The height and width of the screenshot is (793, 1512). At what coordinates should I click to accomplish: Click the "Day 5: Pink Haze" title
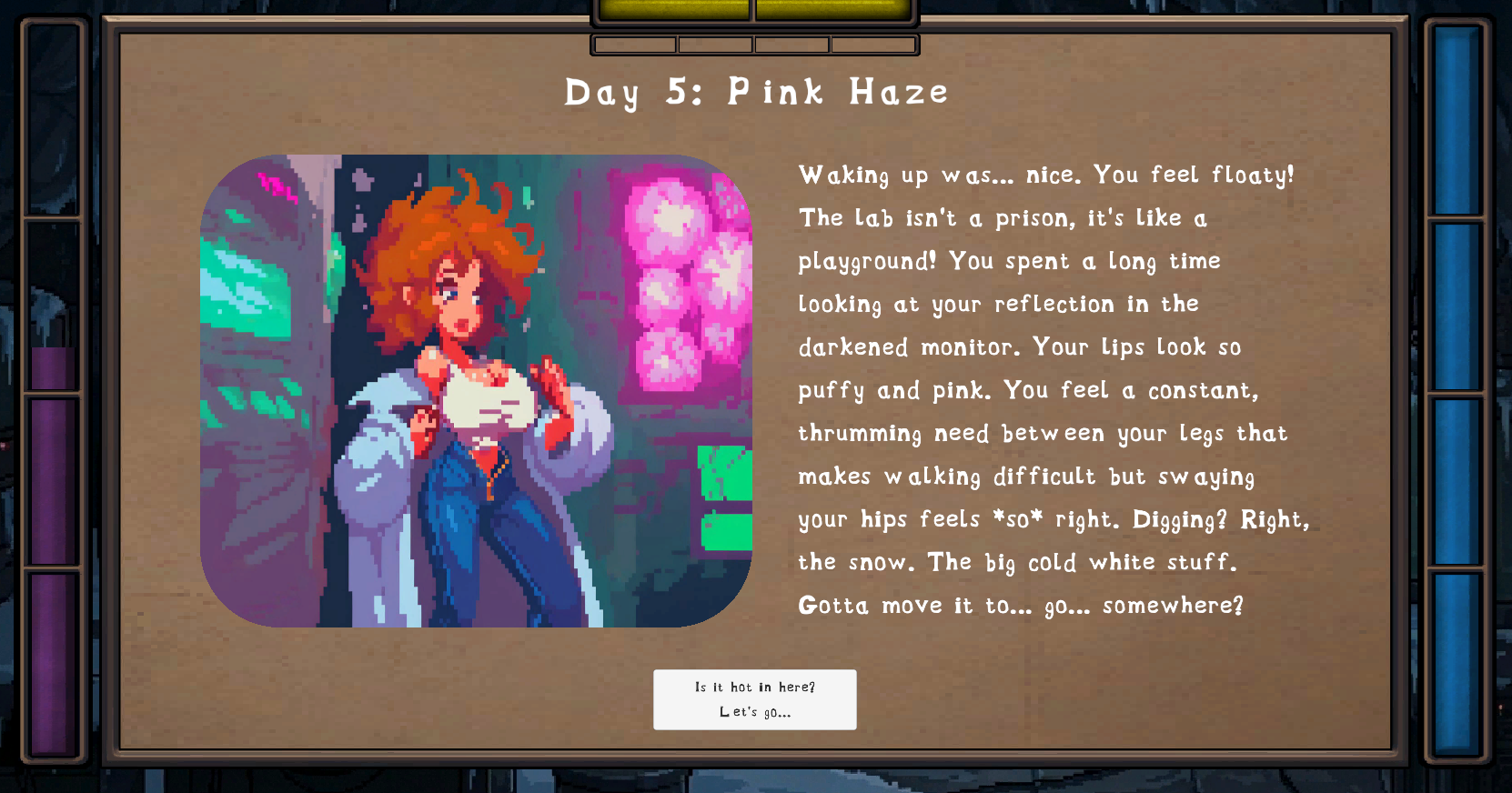[x=755, y=91]
